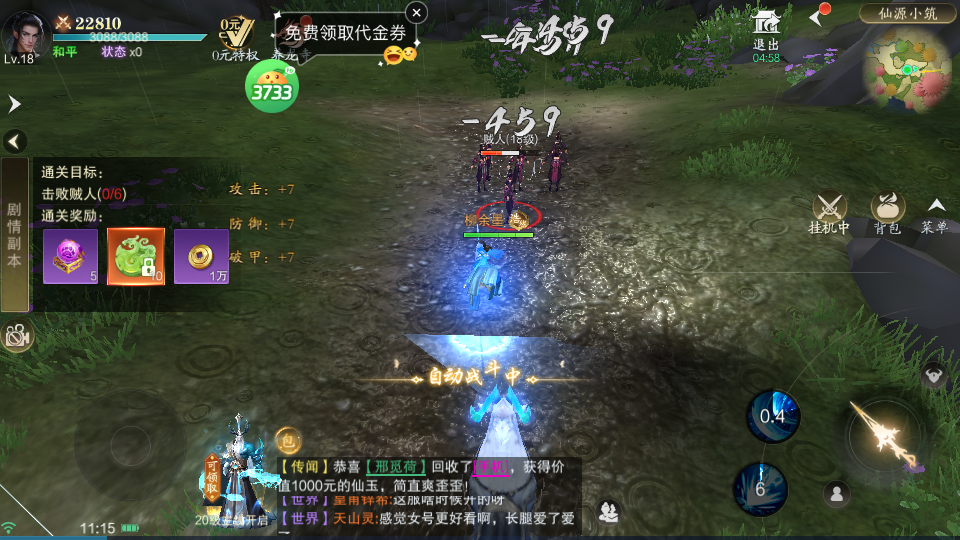Select the gold coin reward slot
This screenshot has height=540, width=960.
pos(201,256)
